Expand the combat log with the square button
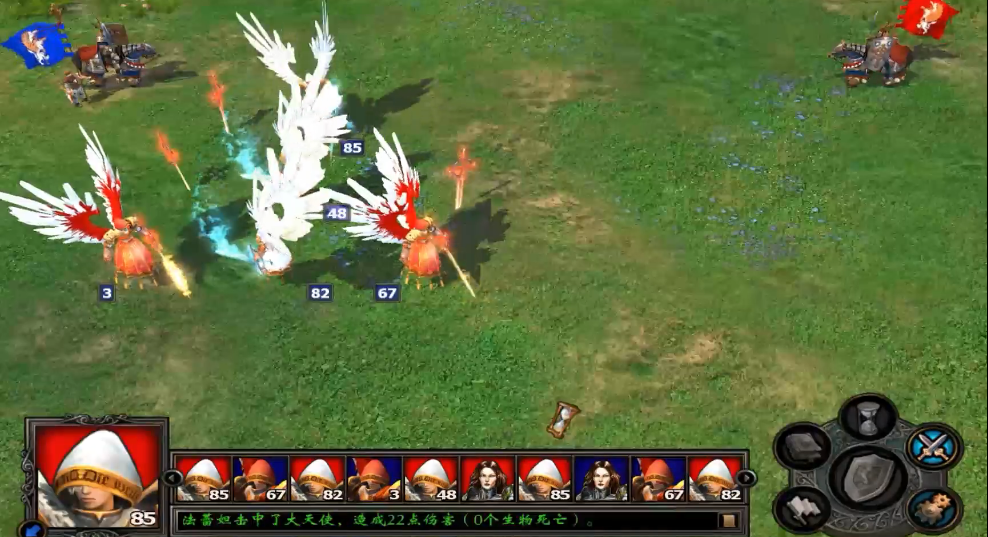Screen dimensions: 988x537 729,520
